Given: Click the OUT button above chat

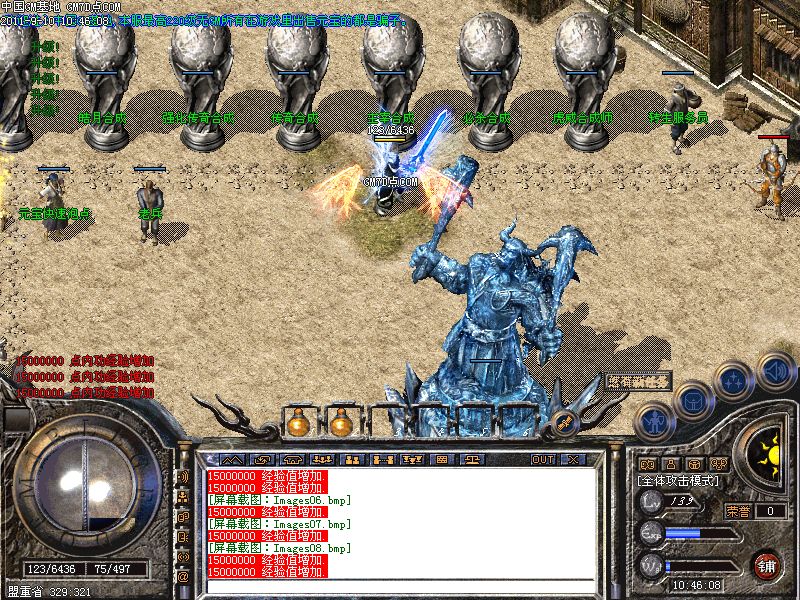Looking at the screenshot, I should [x=543, y=459].
